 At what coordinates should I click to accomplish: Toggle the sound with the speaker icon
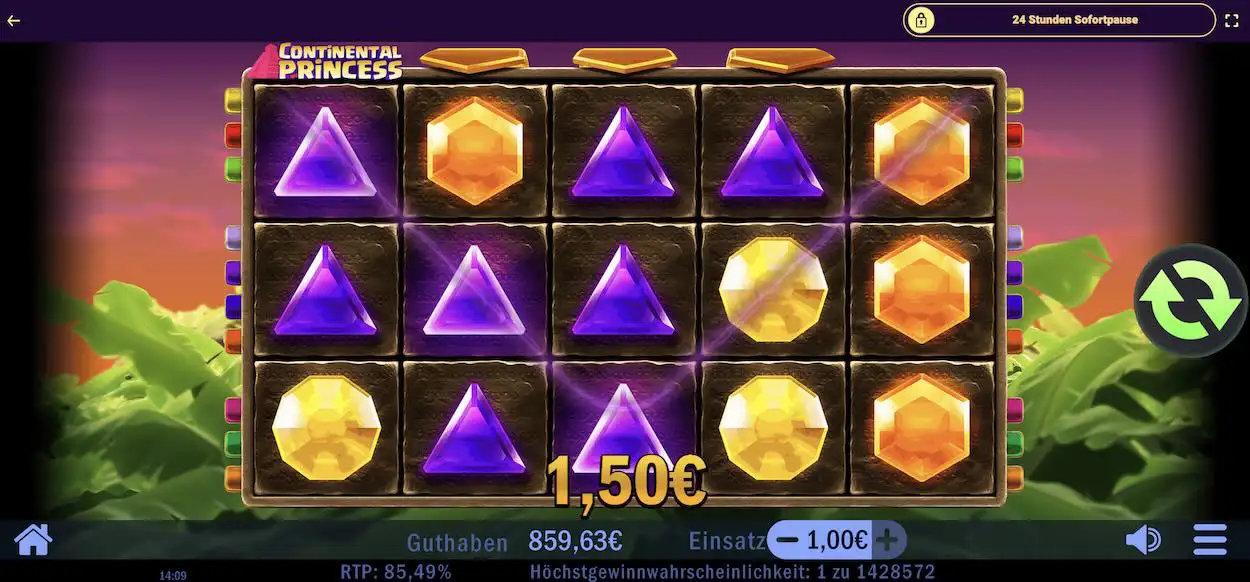tap(1142, 541)
